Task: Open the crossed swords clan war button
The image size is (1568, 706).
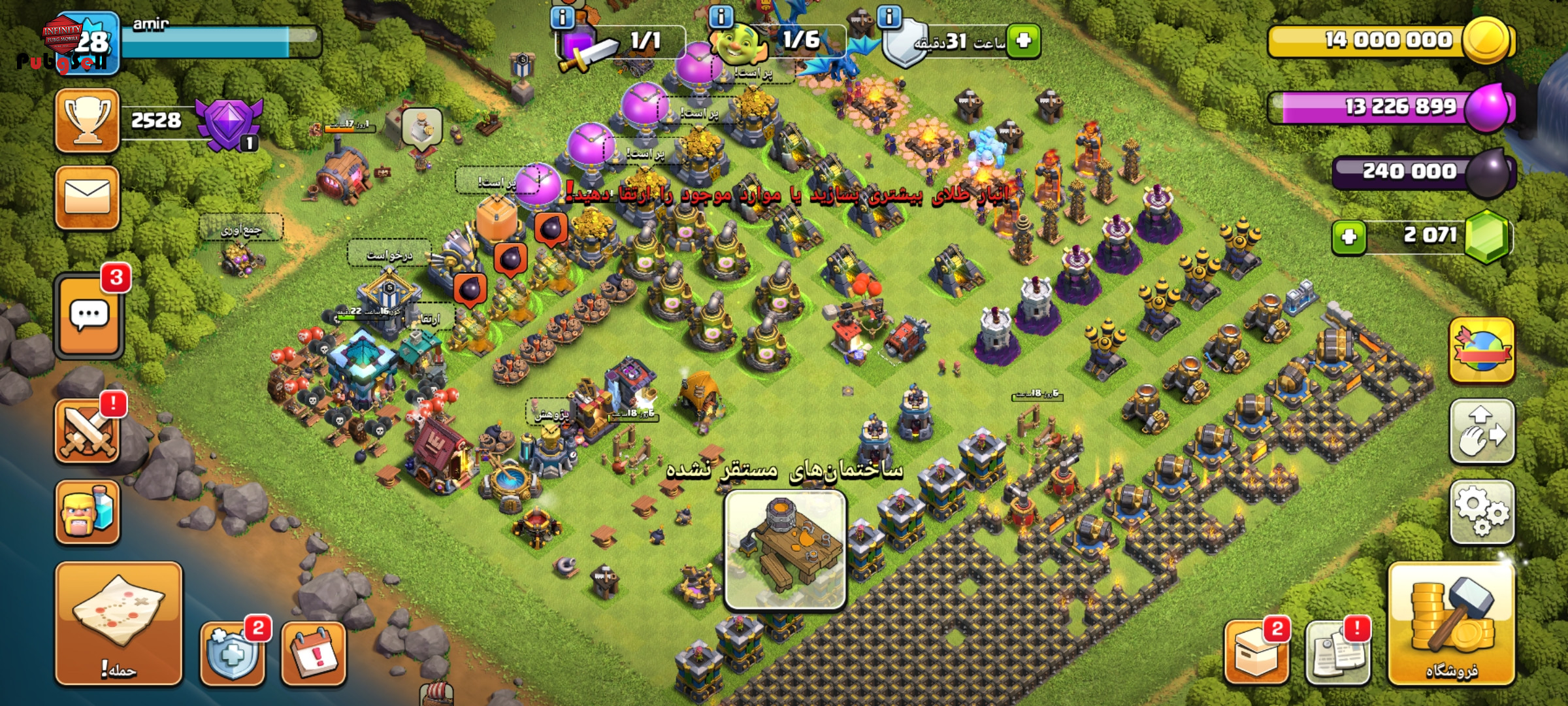Action: [87, 432]
